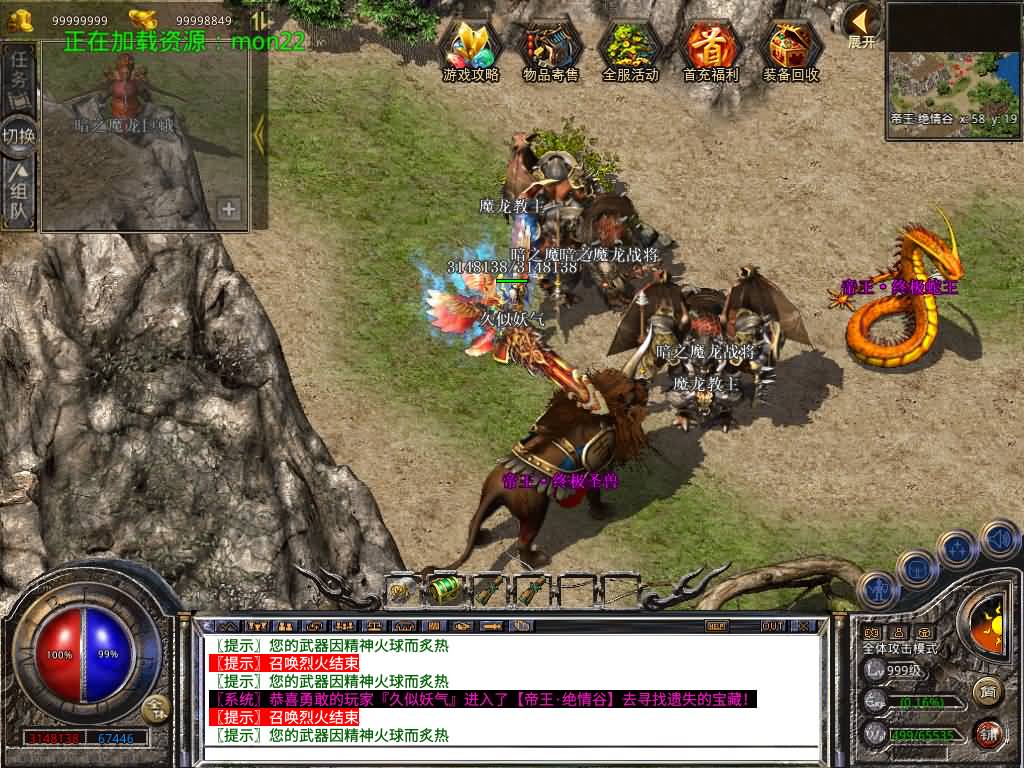Open the 首充福利 first-recharge bonus
This screenshot has width=1024, height=768.
[x=710, y=48]
